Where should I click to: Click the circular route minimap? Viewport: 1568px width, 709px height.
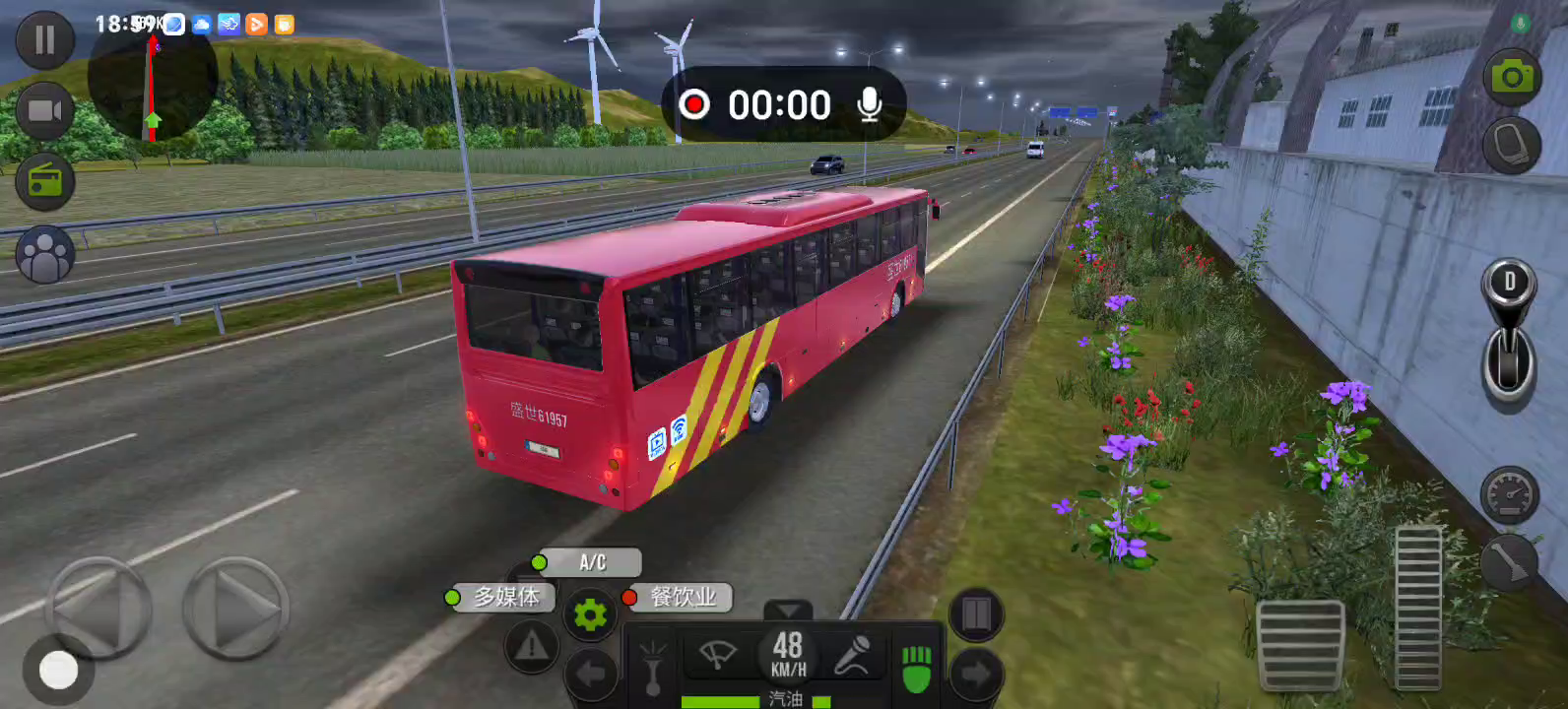point(152,79)
